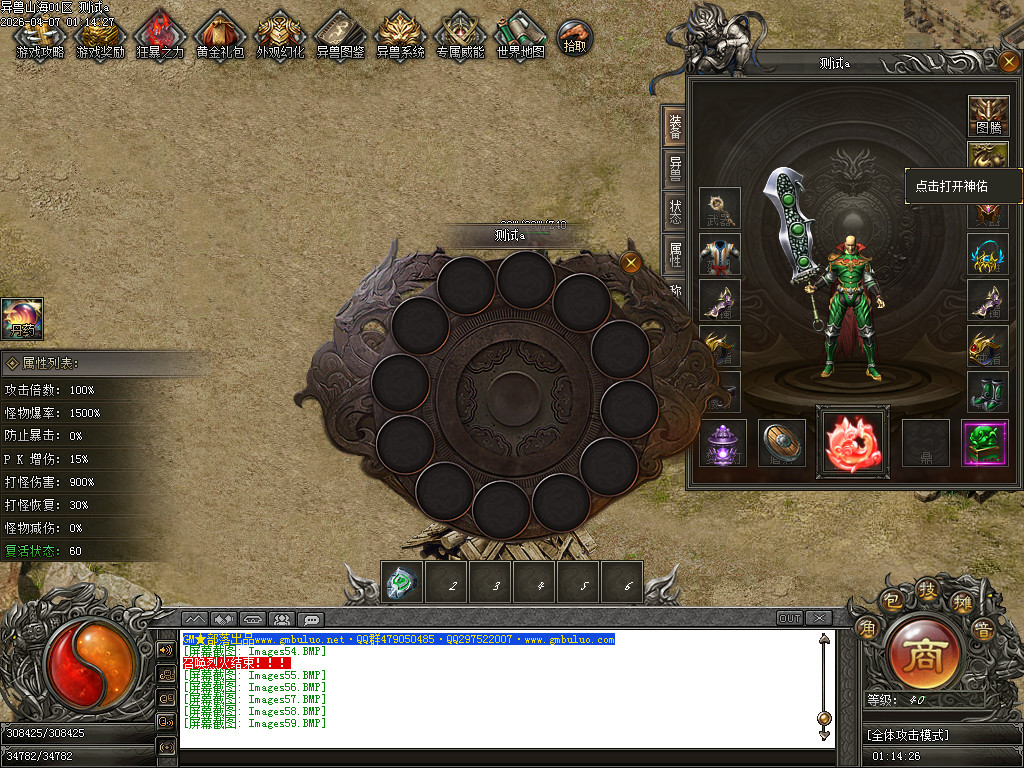Viewport: 1024px width, 768px height.
Task: Open the 游戏奖励 rewards menu
Action: [100, 36]
